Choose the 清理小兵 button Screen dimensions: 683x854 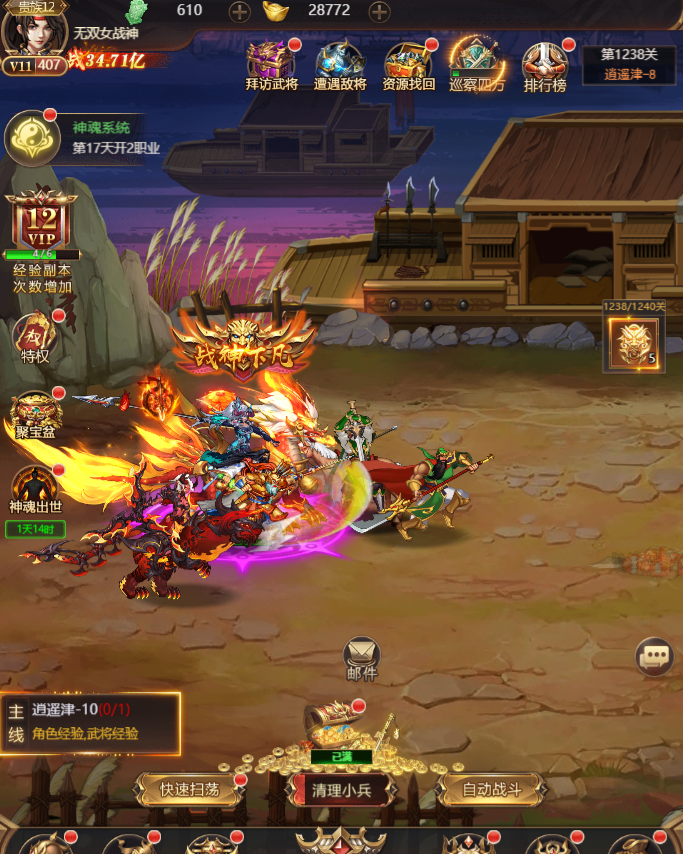point(341,789)
